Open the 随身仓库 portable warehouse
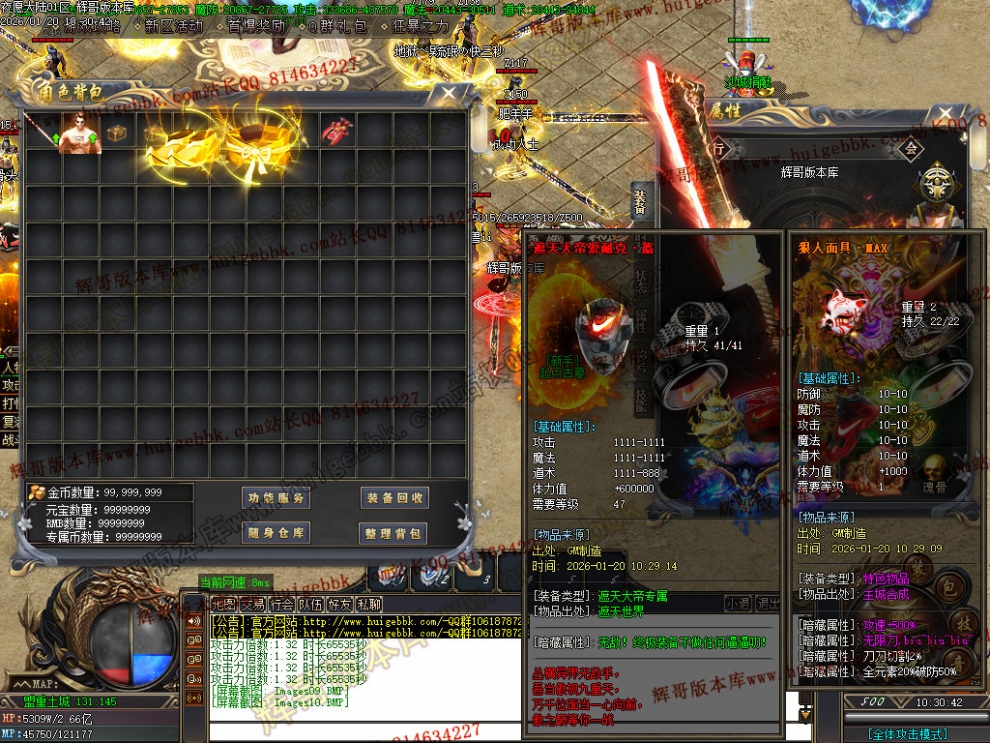This screenshot has height=743, width=990. (x=277, y=533)
